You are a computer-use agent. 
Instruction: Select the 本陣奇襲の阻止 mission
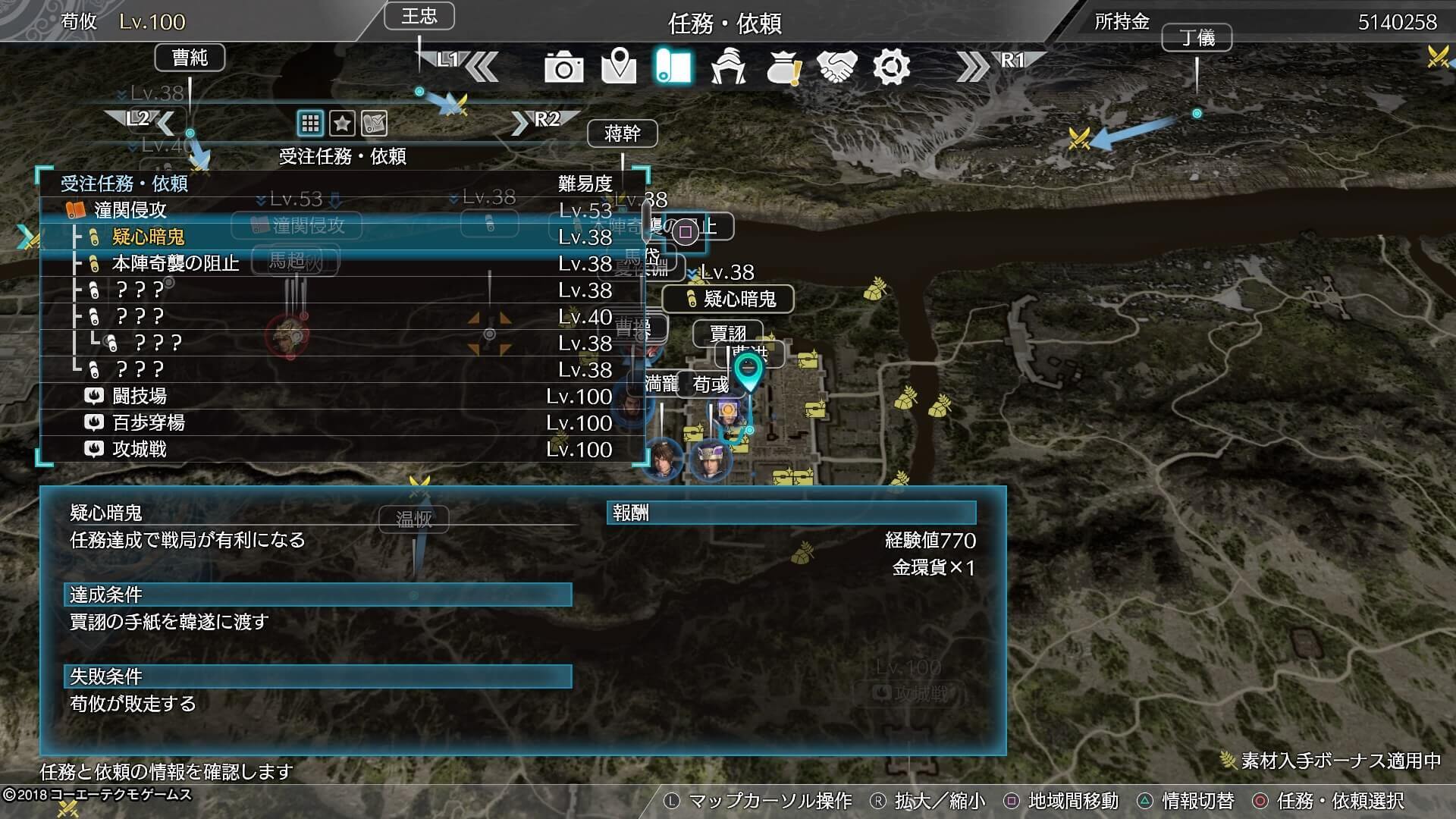[x=341, y=263]
